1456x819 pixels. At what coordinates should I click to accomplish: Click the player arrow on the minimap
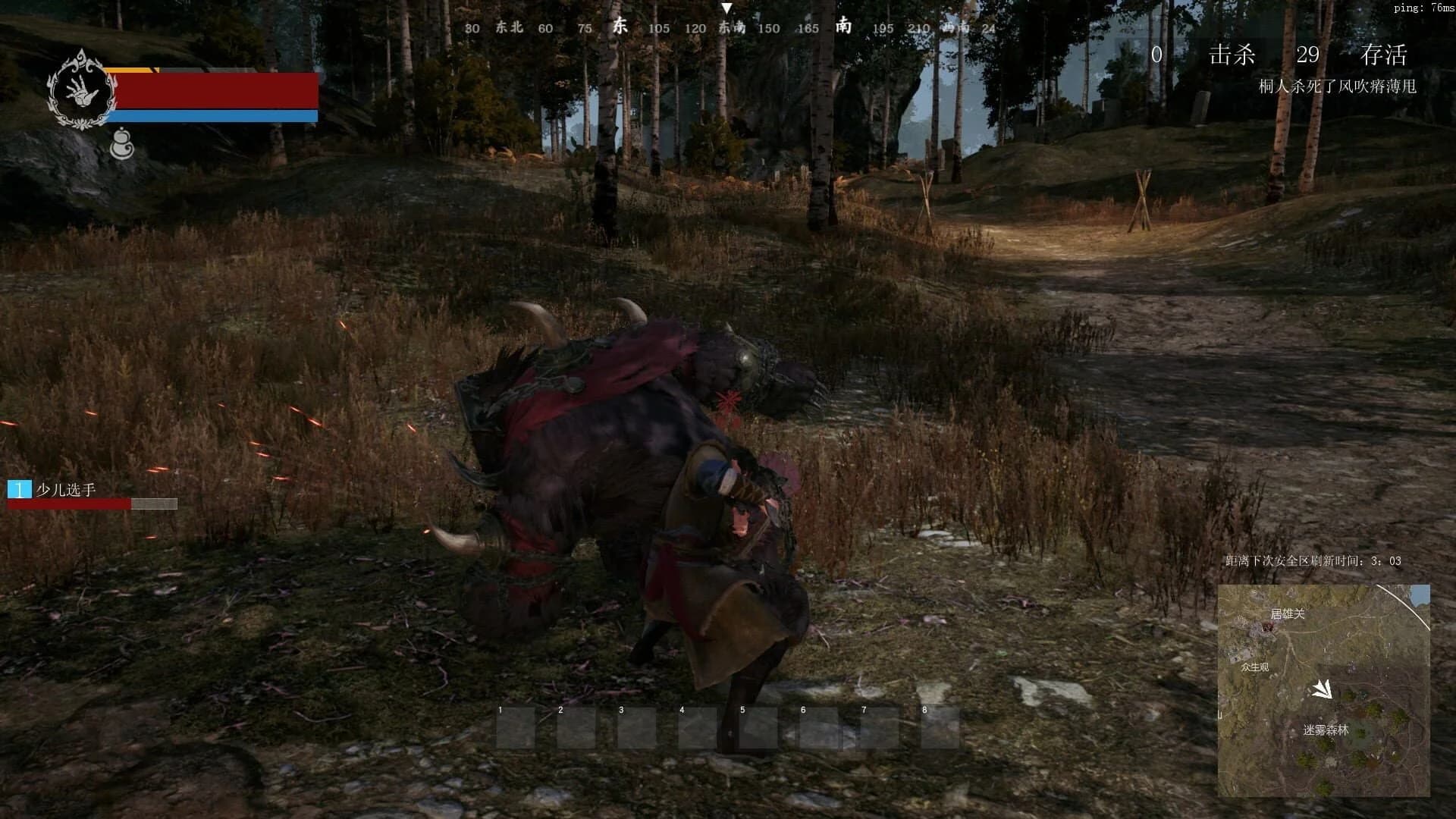click(1324, 689)
